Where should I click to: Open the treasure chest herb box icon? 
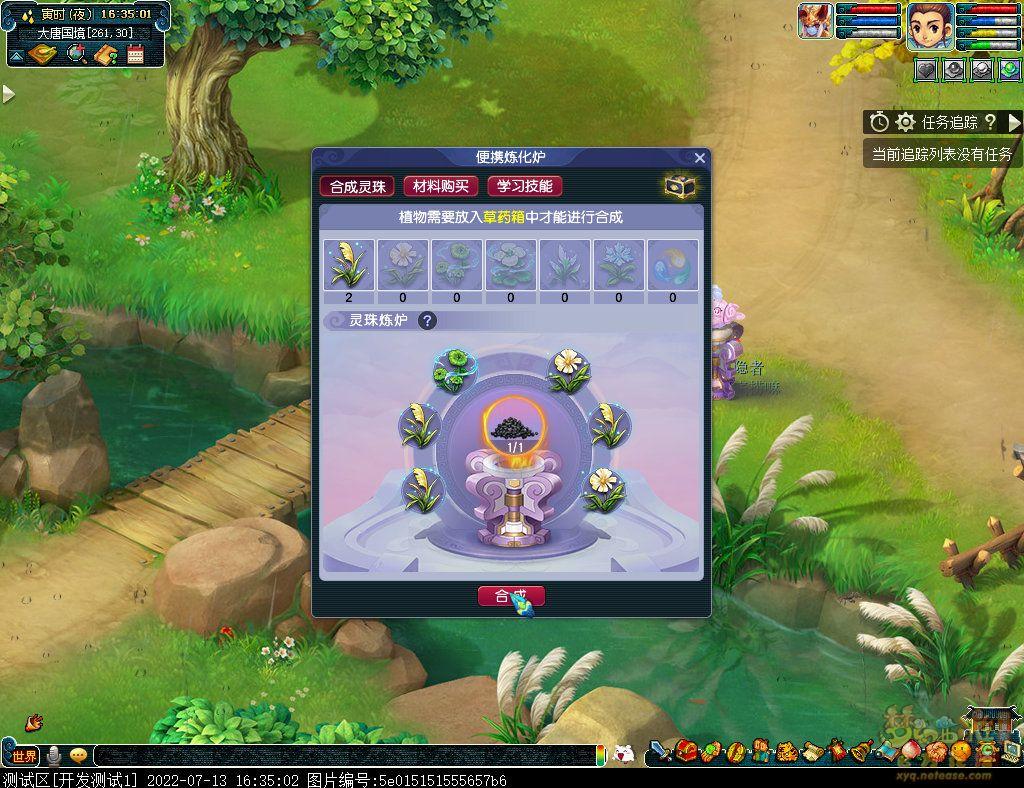click(680, 186)
